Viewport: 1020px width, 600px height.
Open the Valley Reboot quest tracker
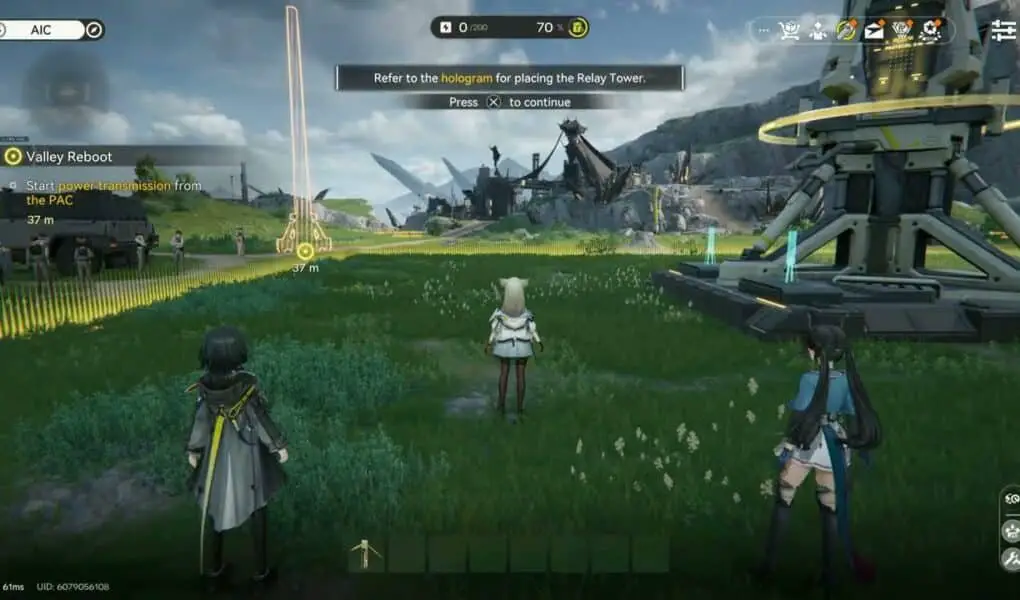pyautogui.click(x=70, y=156)
